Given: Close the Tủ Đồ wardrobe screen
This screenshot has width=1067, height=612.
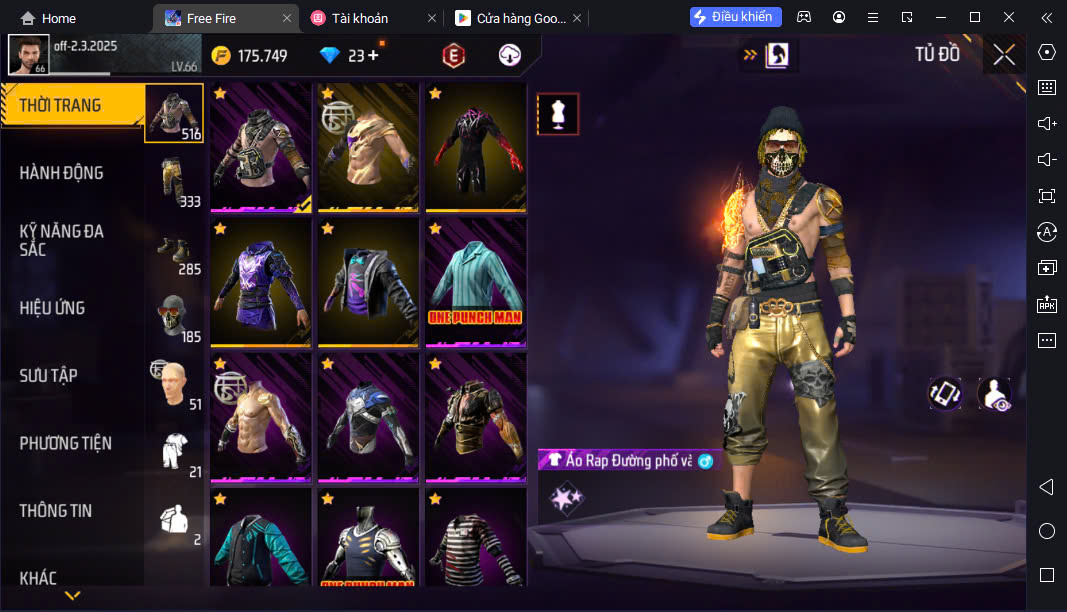Looking at the screenshot, I should click(x=1003, y=55).
